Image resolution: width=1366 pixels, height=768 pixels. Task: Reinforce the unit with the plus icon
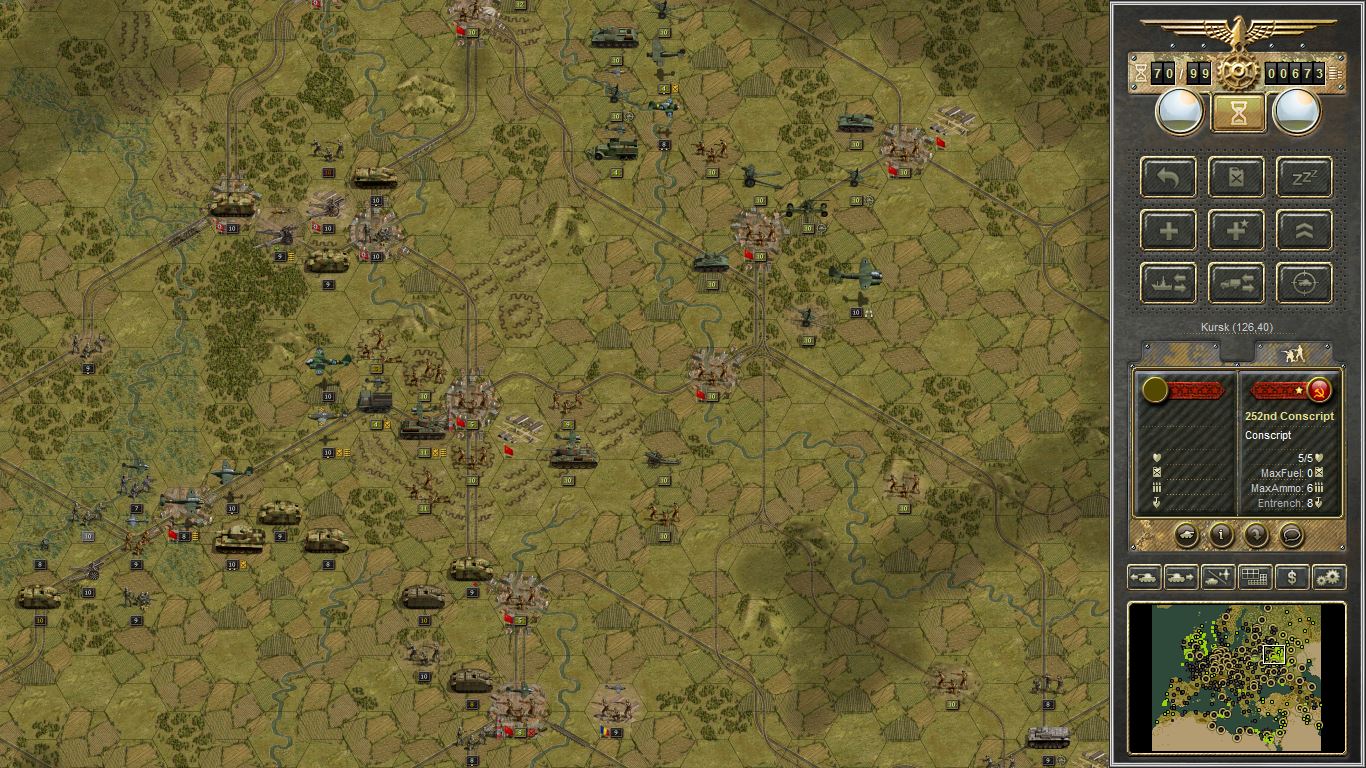click(1167, 230)
